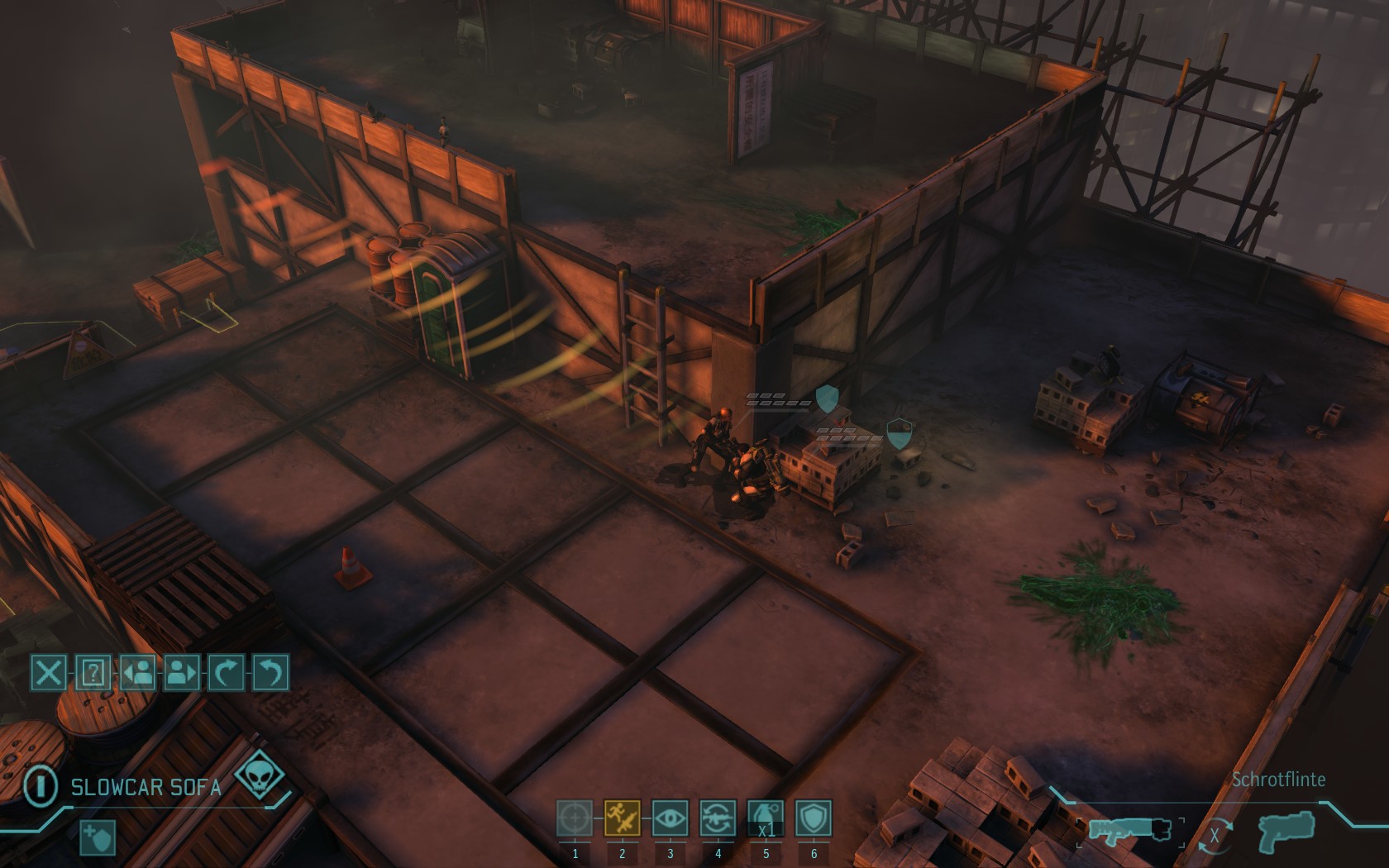Open the question mark info panel
The height and width of the screenshot is (868, 1389).
(93, 673)
